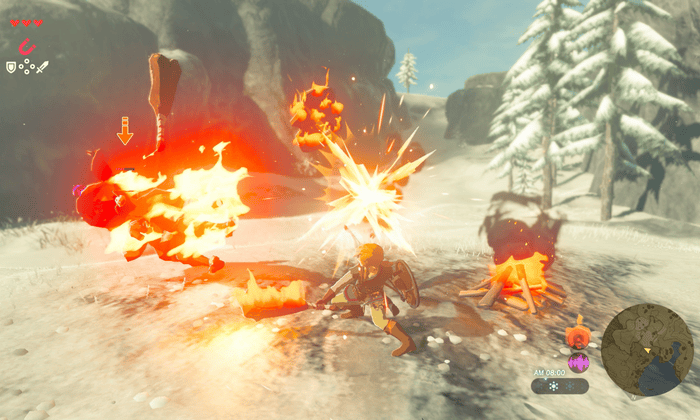
Task: Open the weather forecast panel
Action: pyautogui.click(x=560, y=386)
